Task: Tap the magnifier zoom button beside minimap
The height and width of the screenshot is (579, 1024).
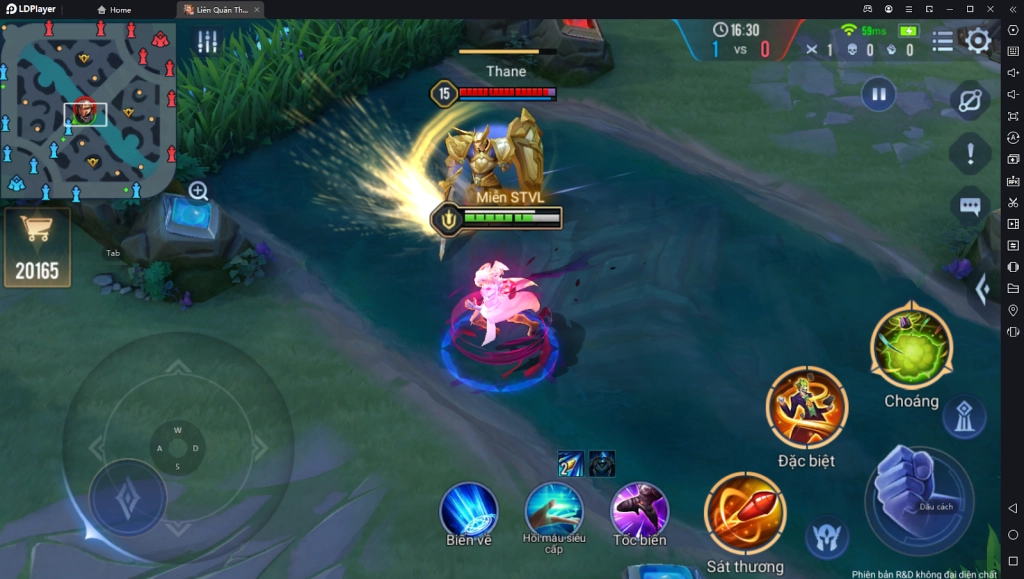Action: [x=199, y=191]
